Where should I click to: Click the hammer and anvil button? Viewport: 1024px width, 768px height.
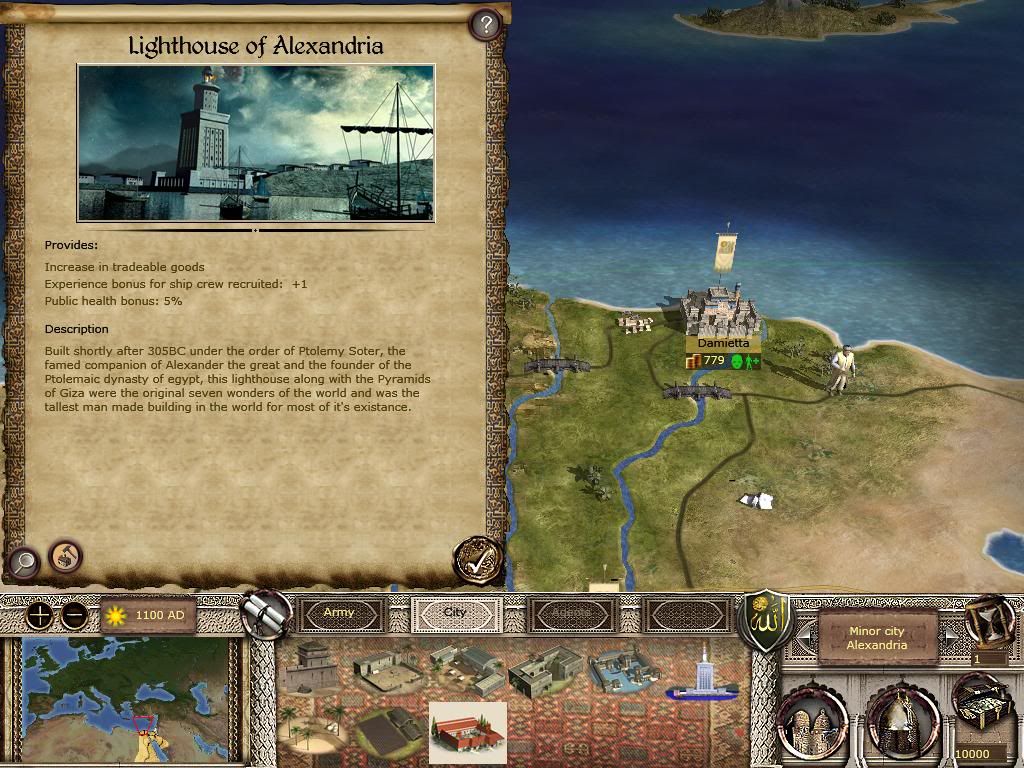click(x=66, y=555)
